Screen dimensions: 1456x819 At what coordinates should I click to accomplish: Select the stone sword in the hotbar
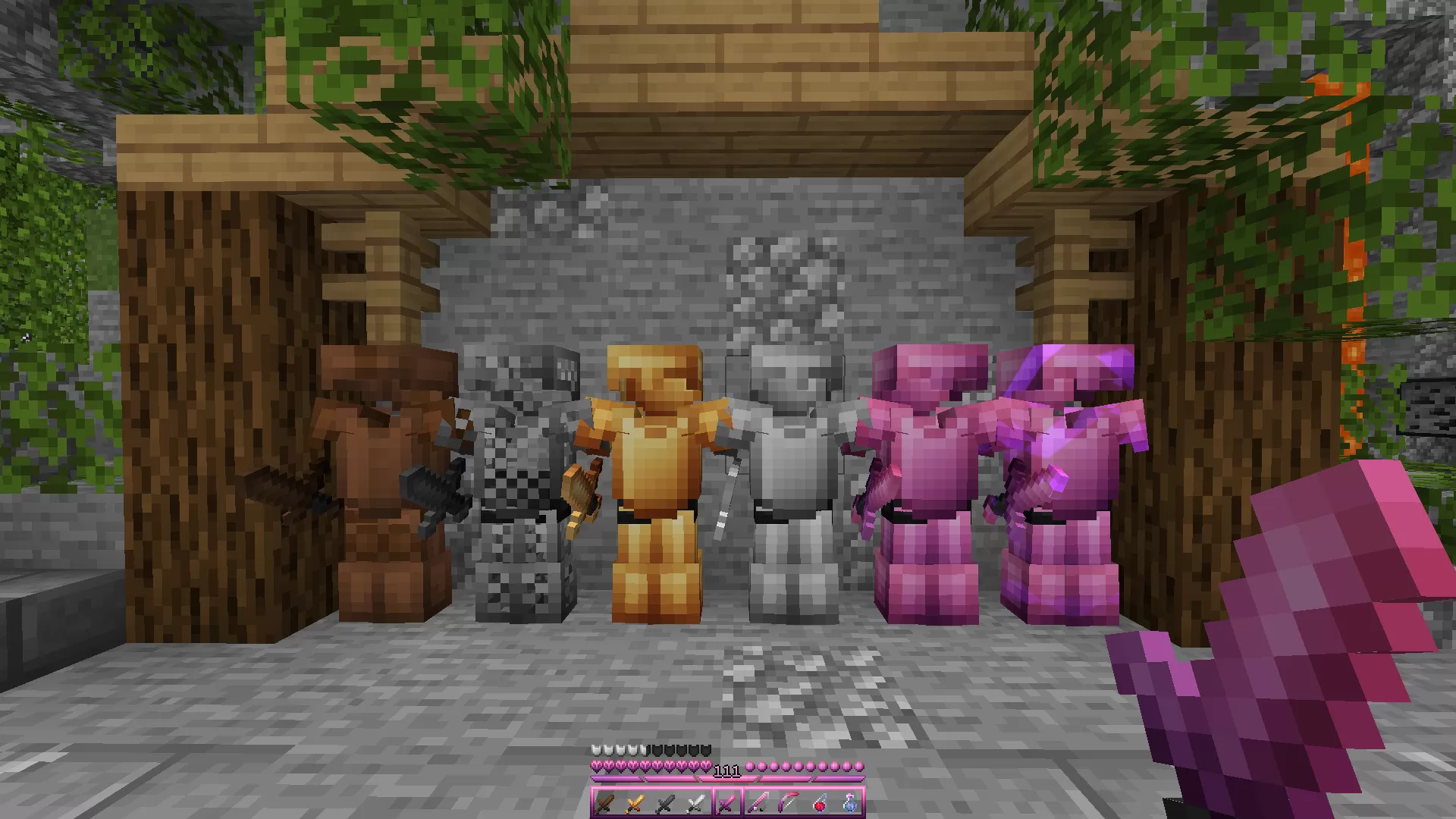tap(664, 804)
